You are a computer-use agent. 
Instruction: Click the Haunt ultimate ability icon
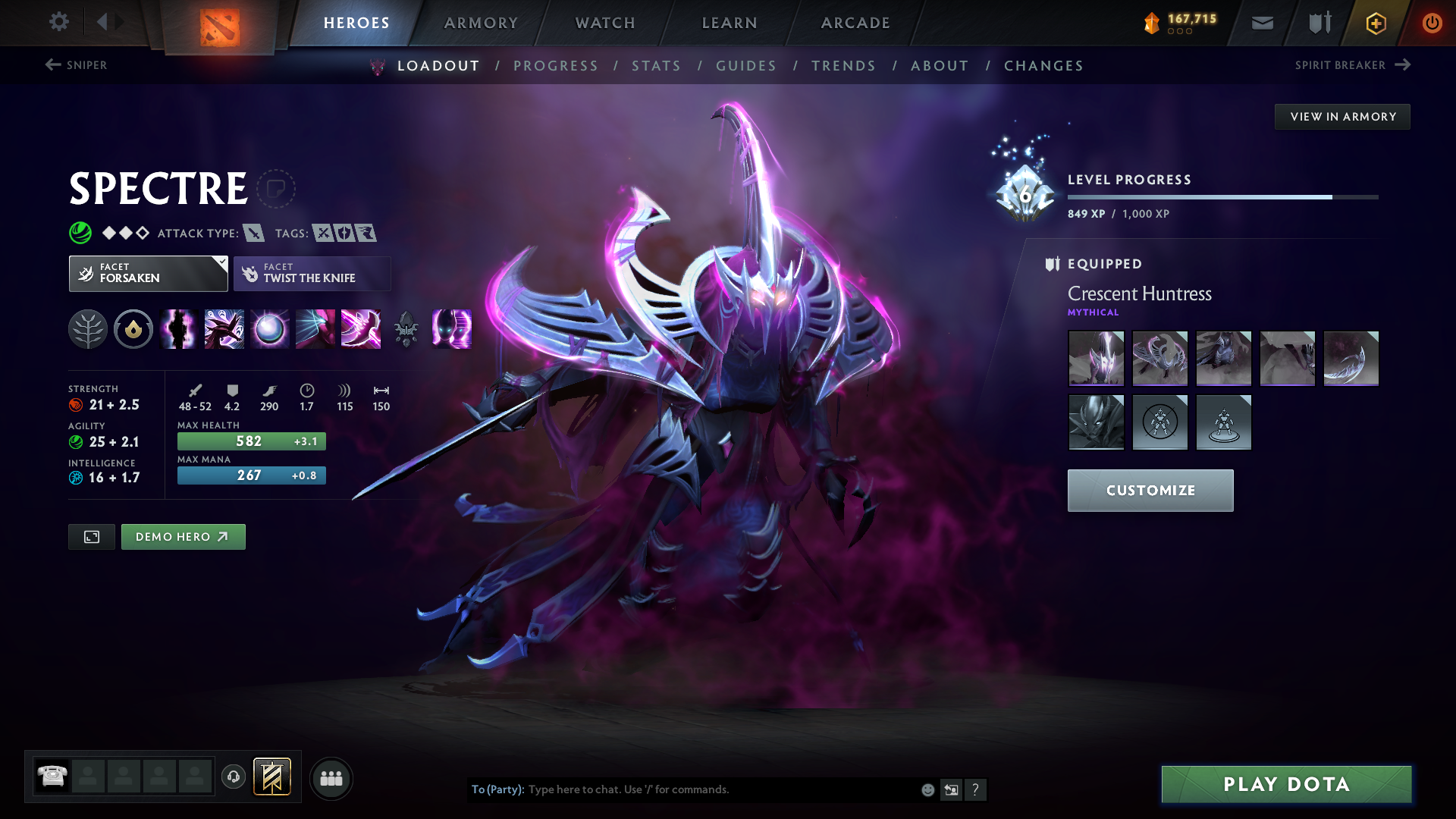click(452, 329)
